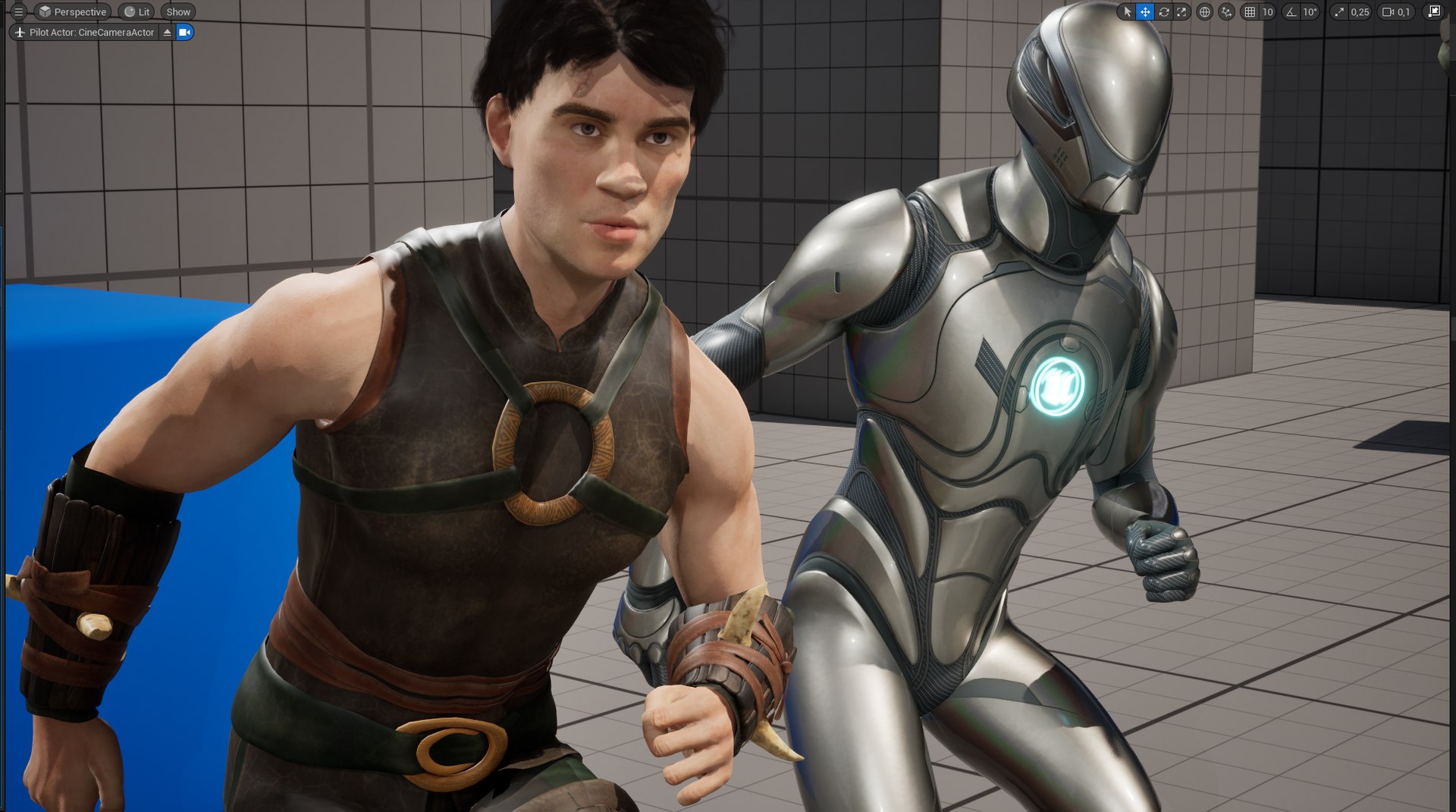Open the grid snap size 10 dropdown

point(1267,12)
